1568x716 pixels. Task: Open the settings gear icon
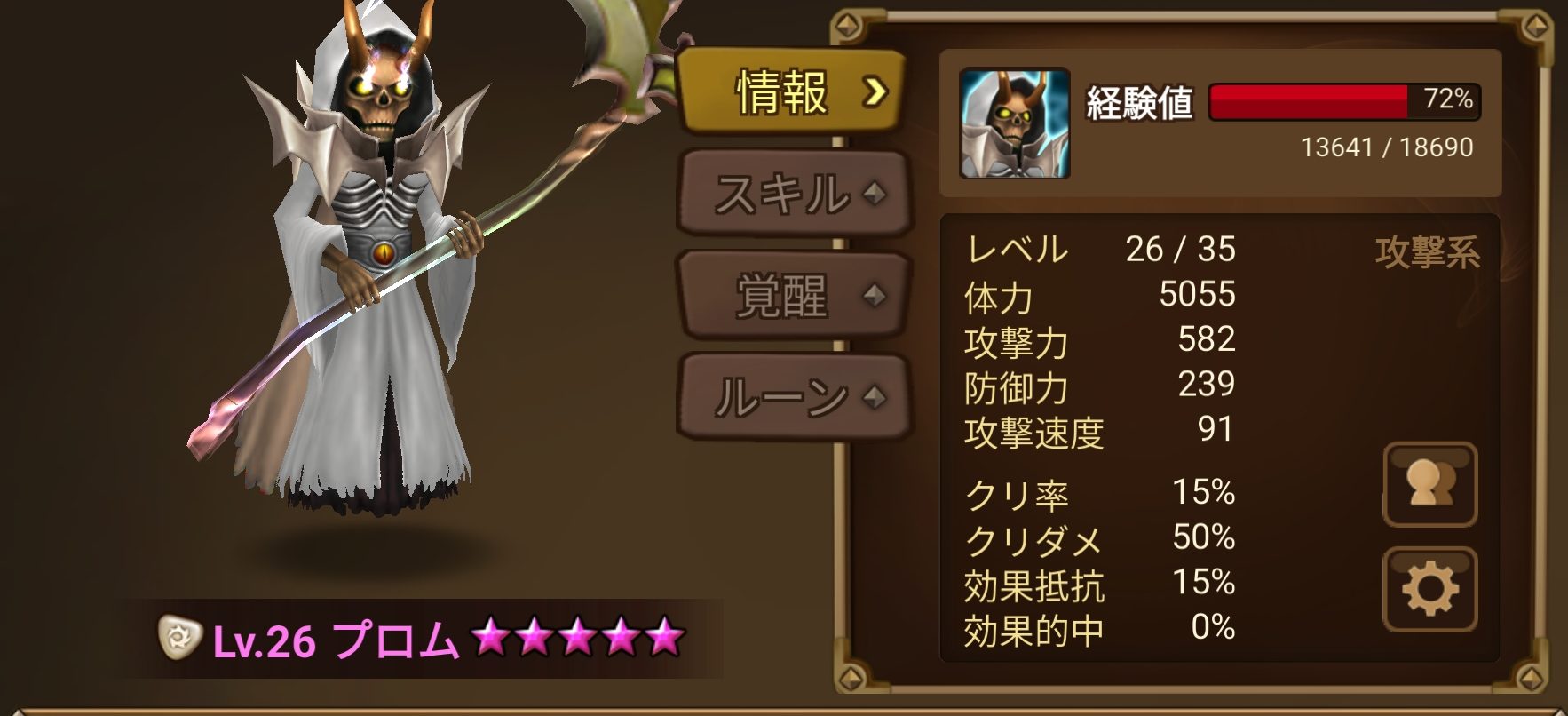point(1429,585)
